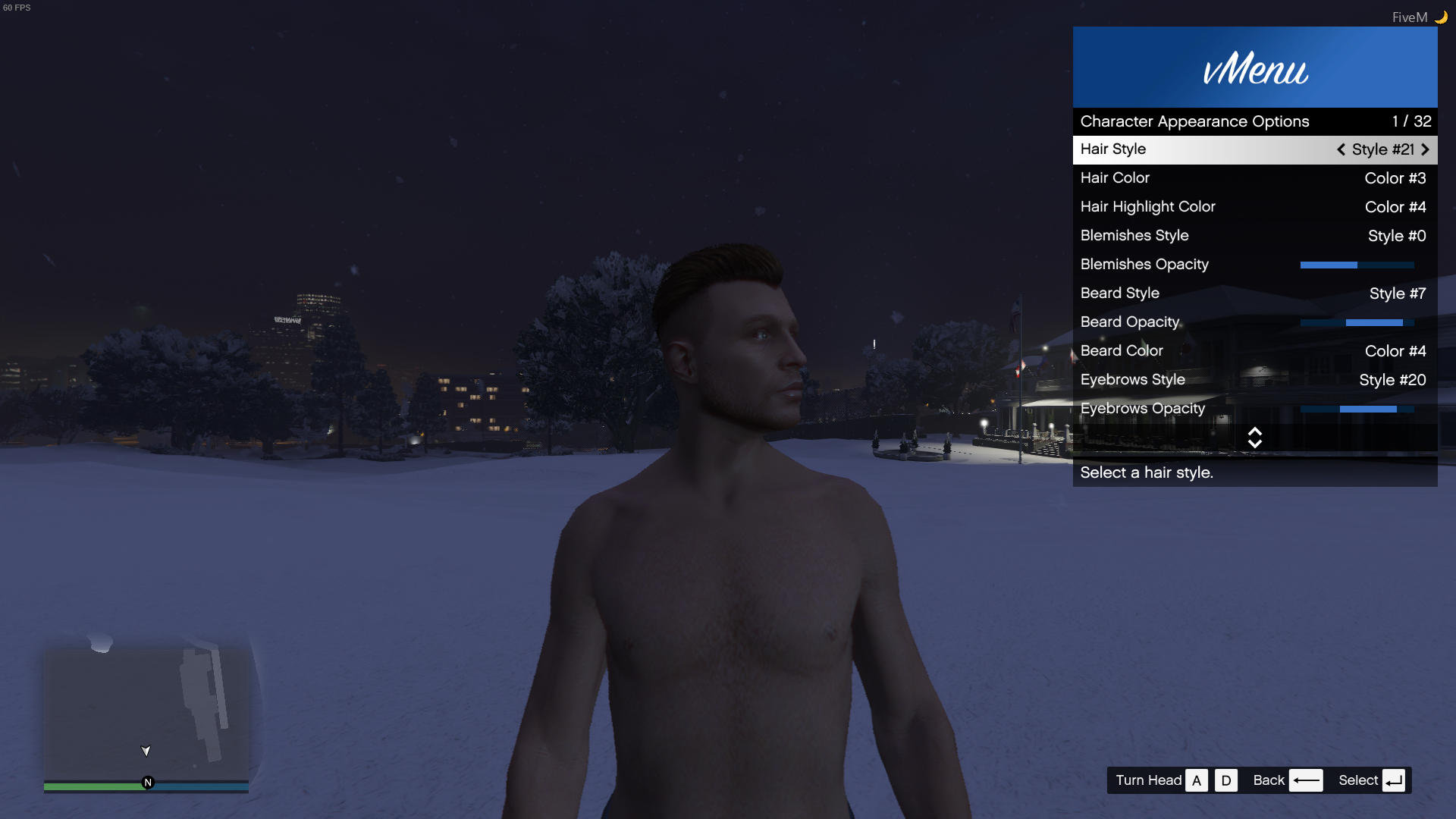
Task: Choose the Hair Color option
Action: (x=1254, y=178)
